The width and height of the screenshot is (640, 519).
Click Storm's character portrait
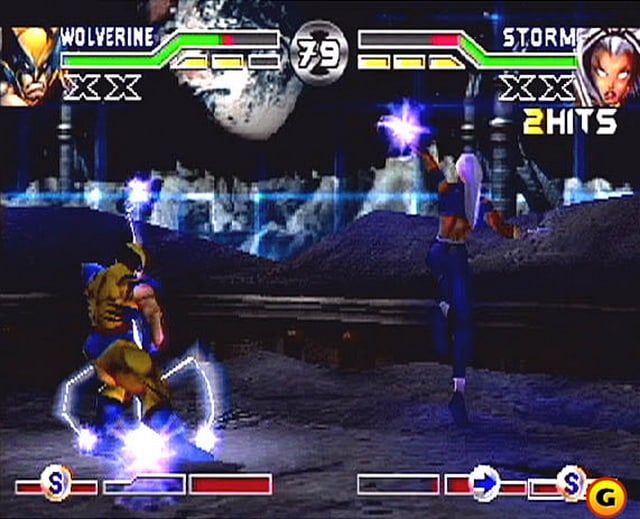[x=608, y=65]
